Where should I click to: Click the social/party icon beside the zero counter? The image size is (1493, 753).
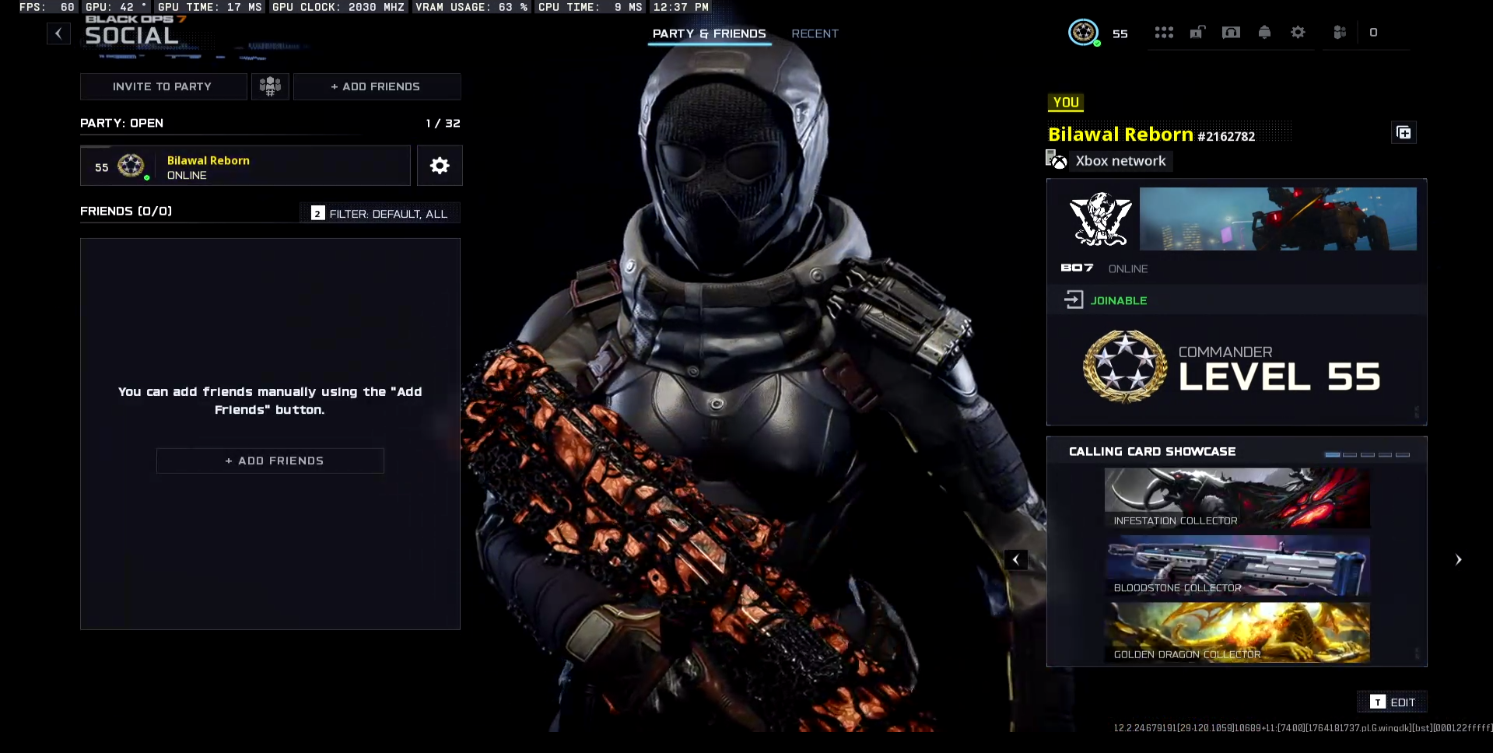(x=1339, y=33)
